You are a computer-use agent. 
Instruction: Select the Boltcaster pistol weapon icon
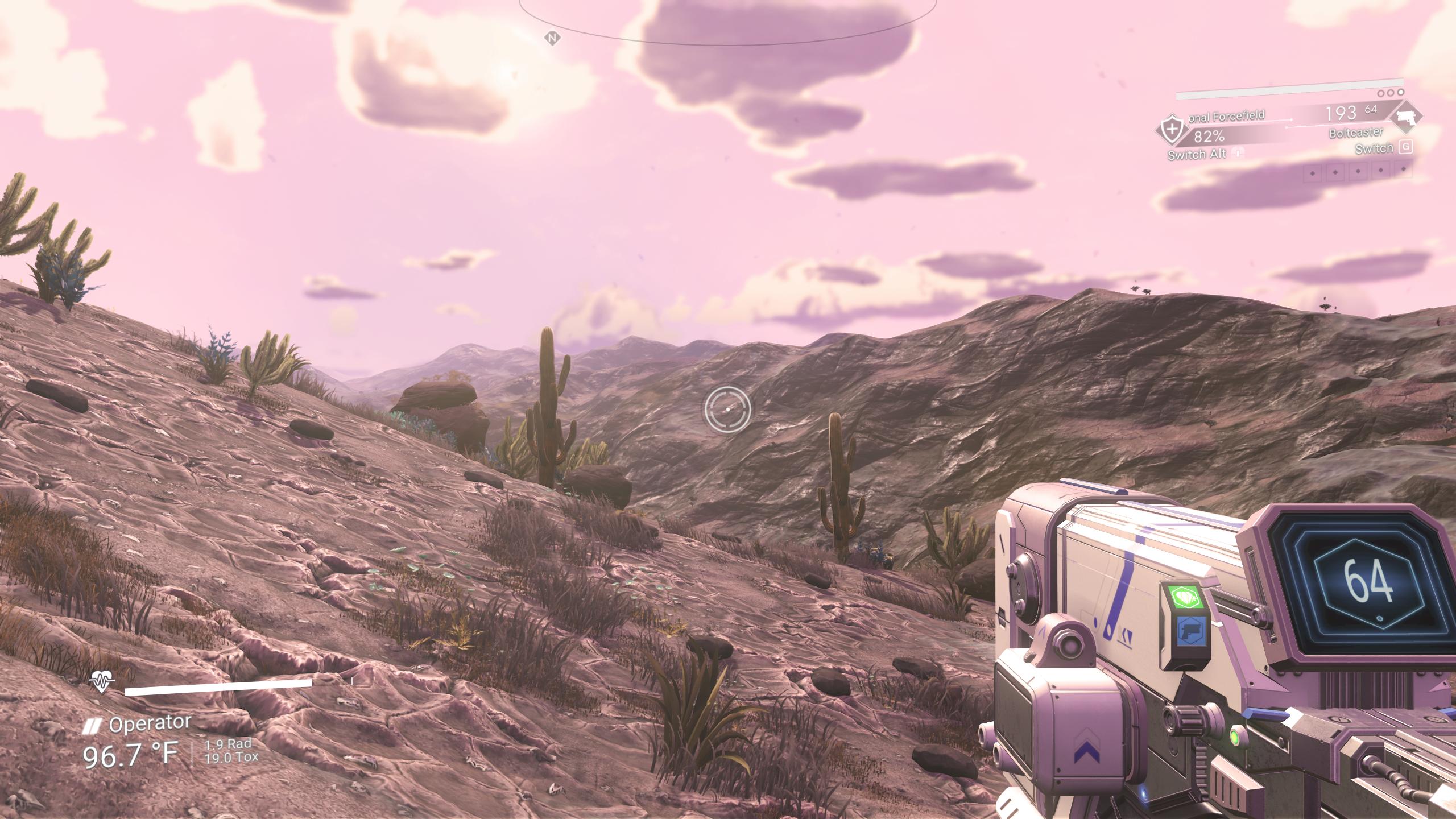(1405, 118)
